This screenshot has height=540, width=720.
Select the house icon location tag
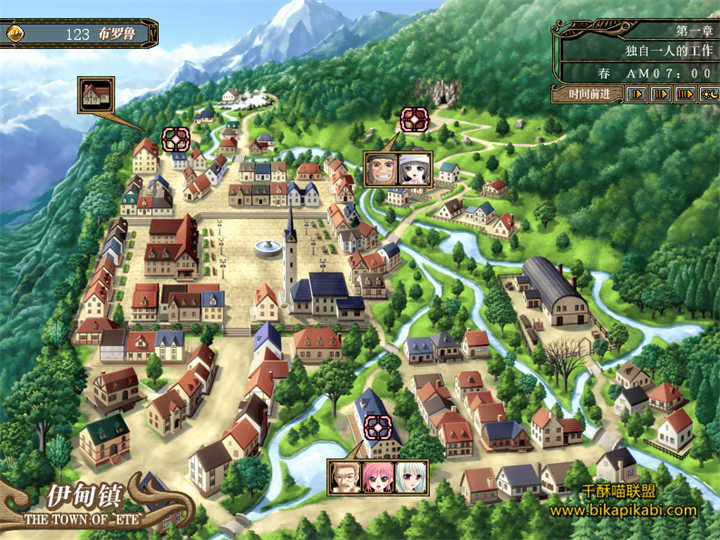click(x=96, y=94)
